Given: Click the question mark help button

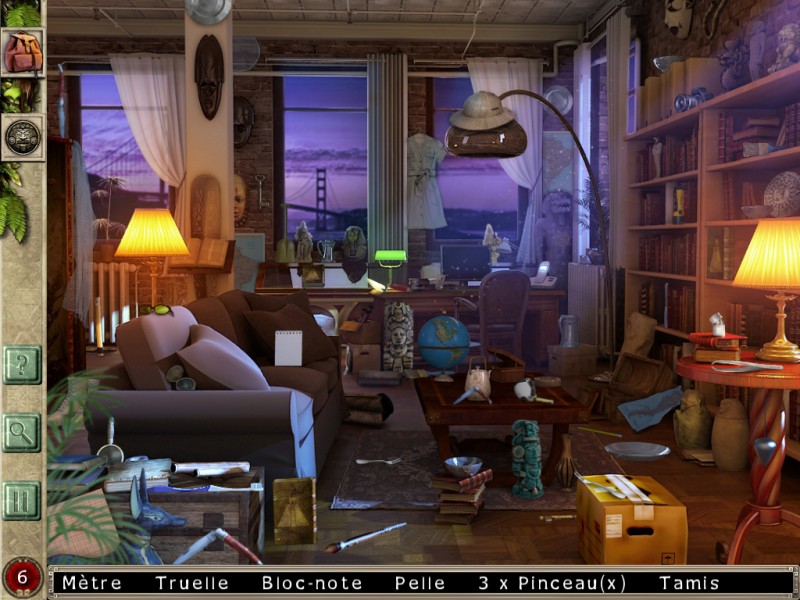Looking at the screenshot, I should (x=21, y=364).
